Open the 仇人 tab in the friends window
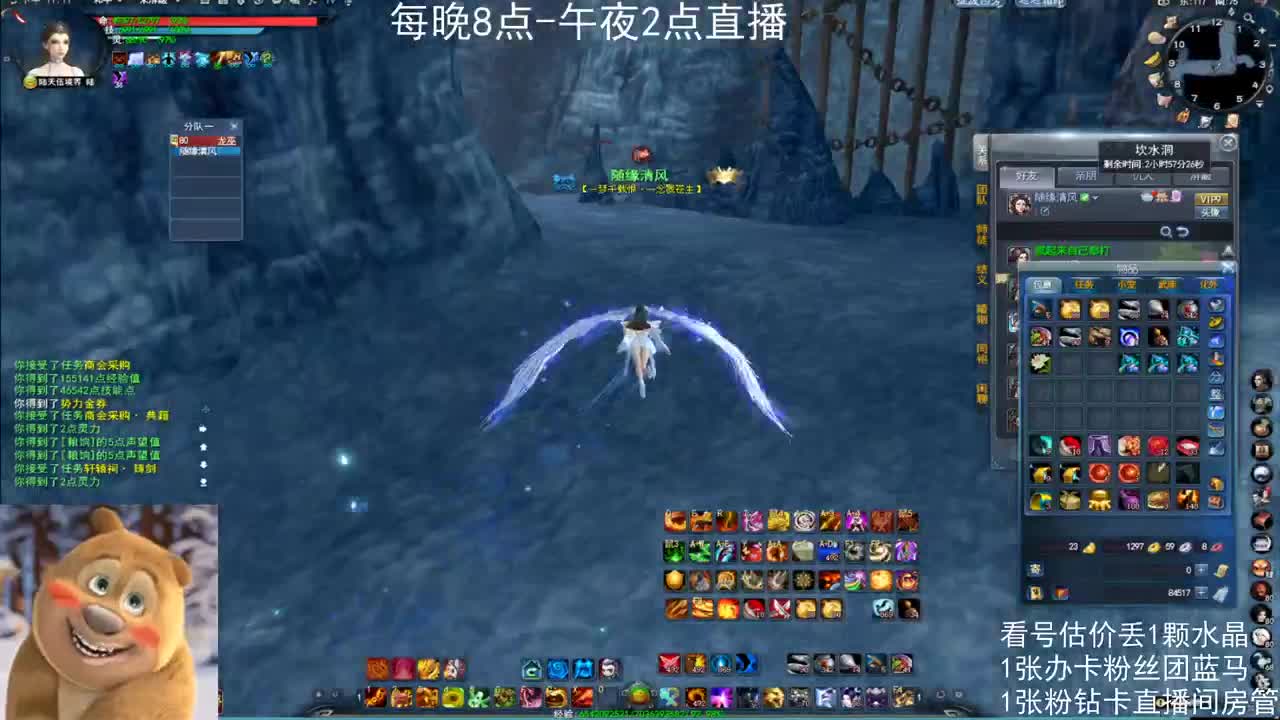This screenshot has width=1280, height=720. [x=1143, y=176]
